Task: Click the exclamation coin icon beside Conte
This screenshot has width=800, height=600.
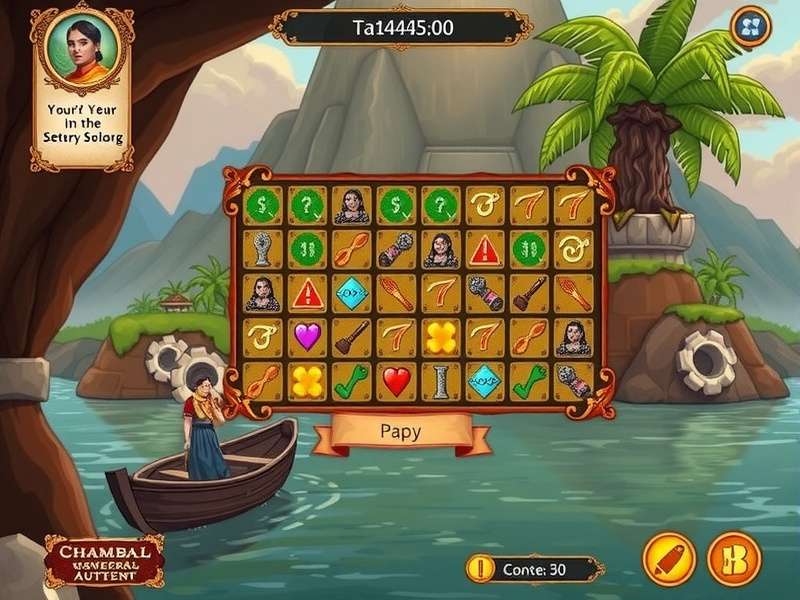Action: coord(481,569)
